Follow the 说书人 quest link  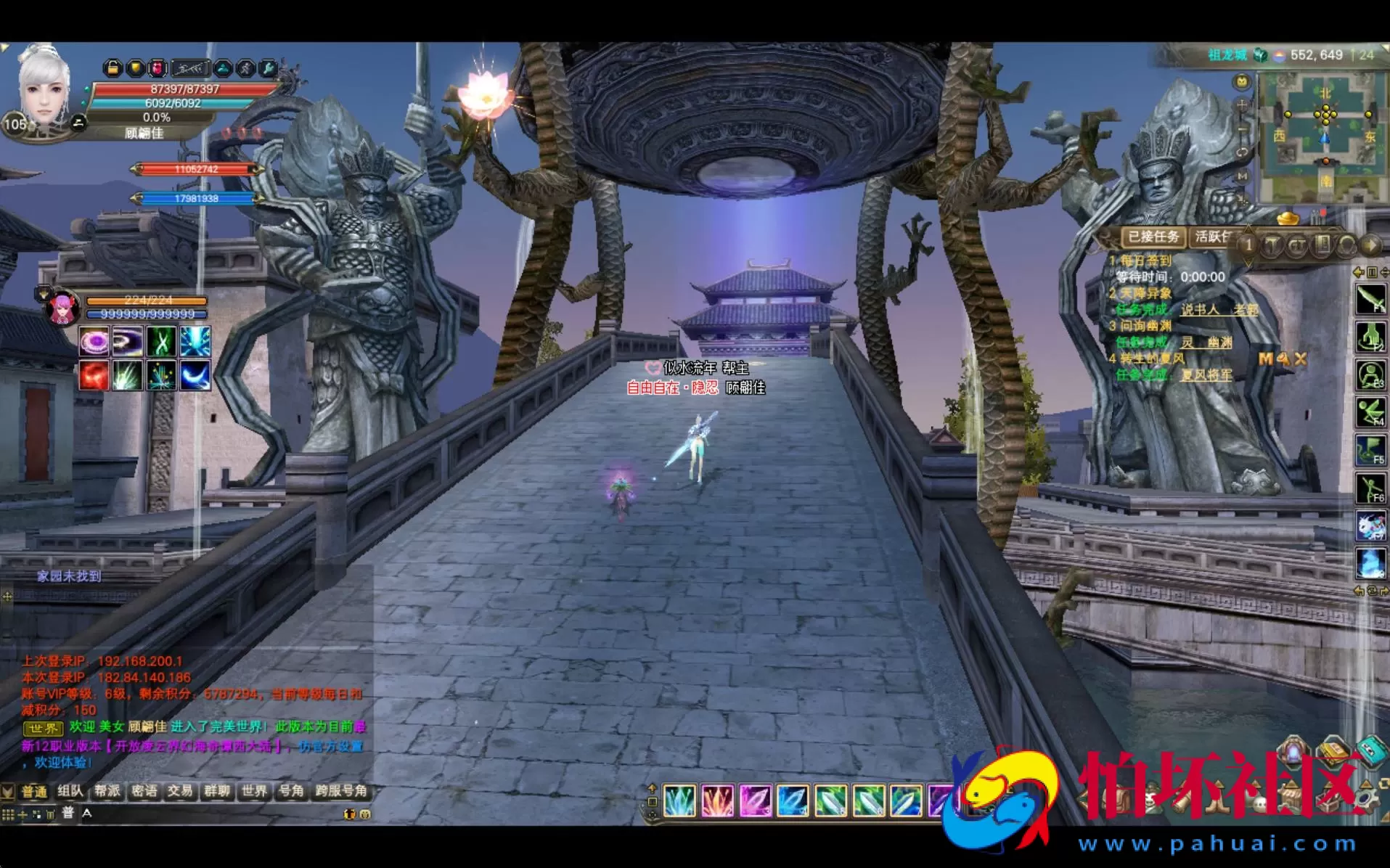coord(1200,310)
